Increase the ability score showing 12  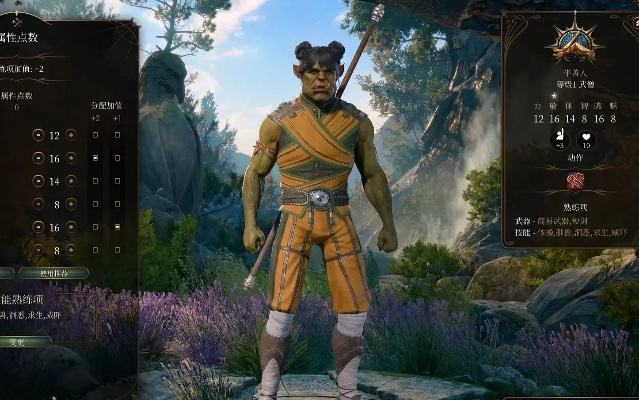72,135
